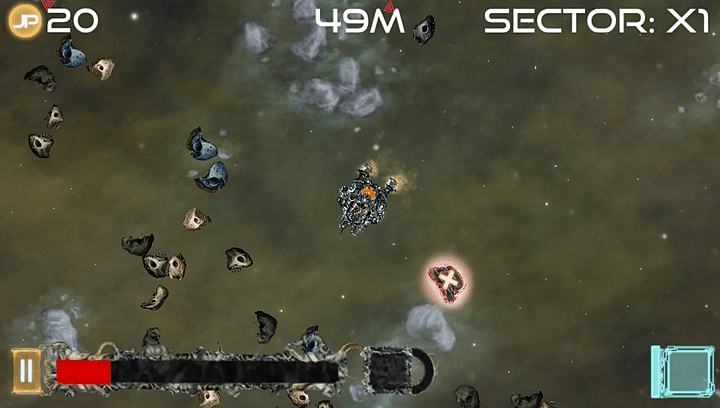Screen dimensions: 720x408
Task: Click the gold JP coin icon
Action: [x=24, y=21]
